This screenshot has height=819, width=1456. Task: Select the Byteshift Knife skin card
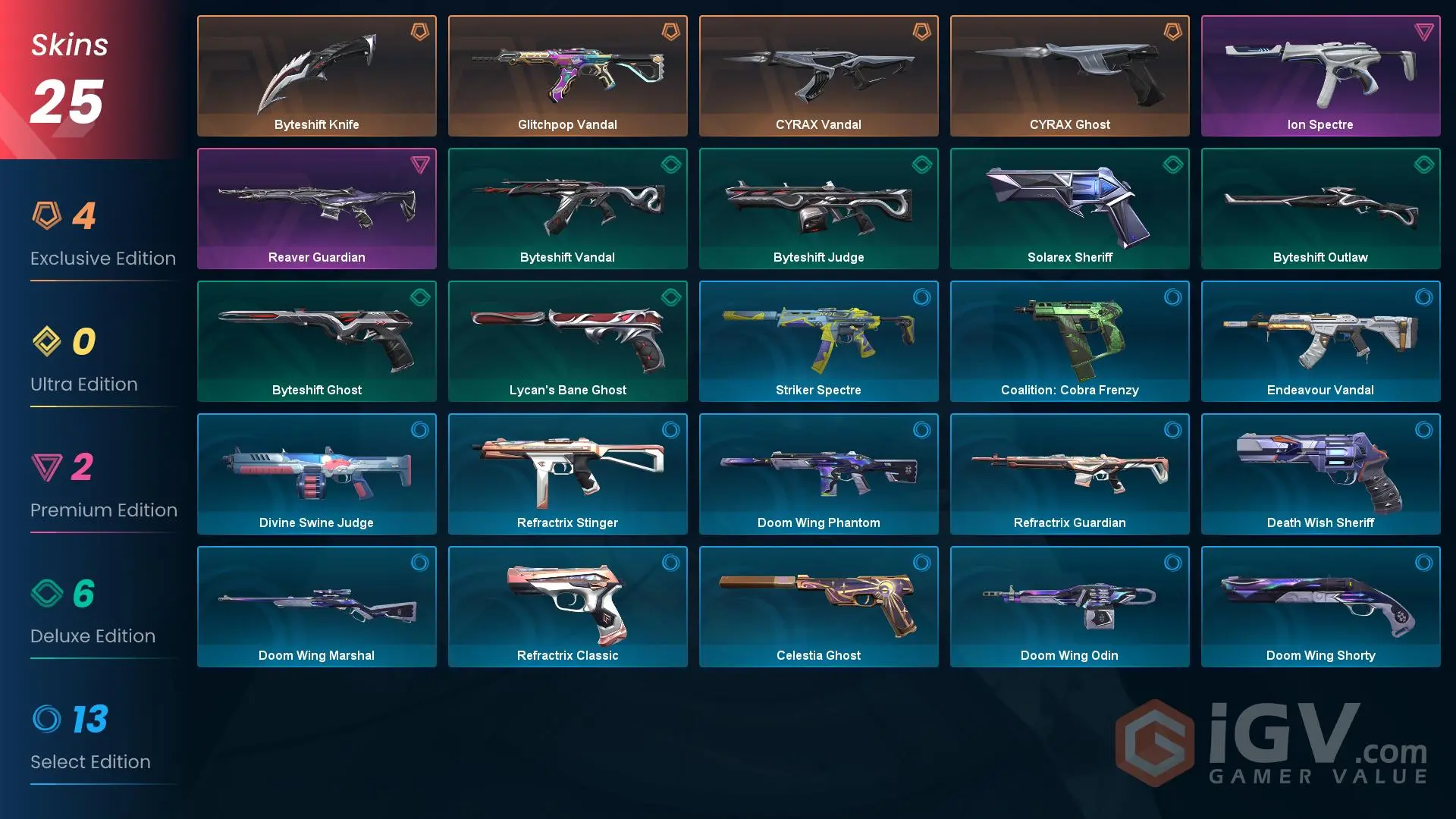click(x=317, y=76)
